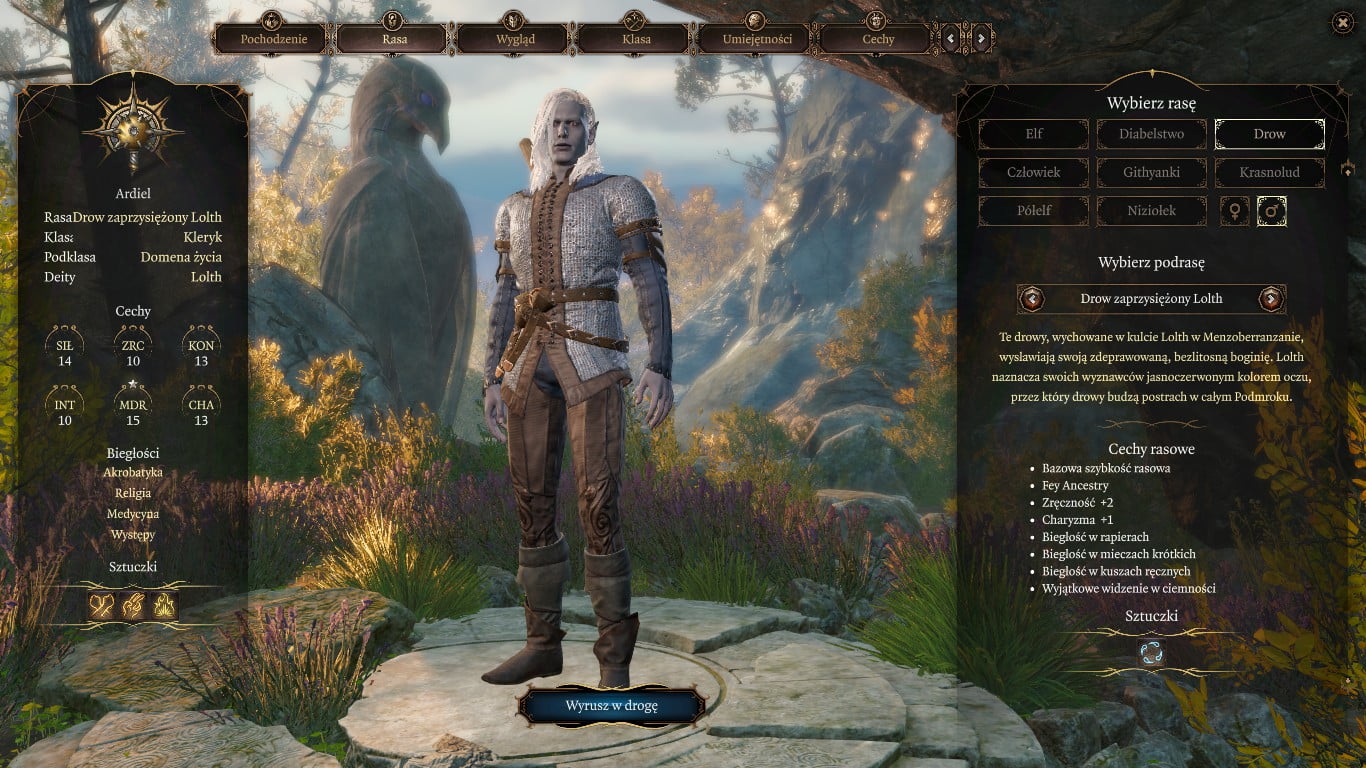Close the character creation screen
Image resolution: width=1366 pixels, height=768 pixels.
click(x=1342, y=23)
